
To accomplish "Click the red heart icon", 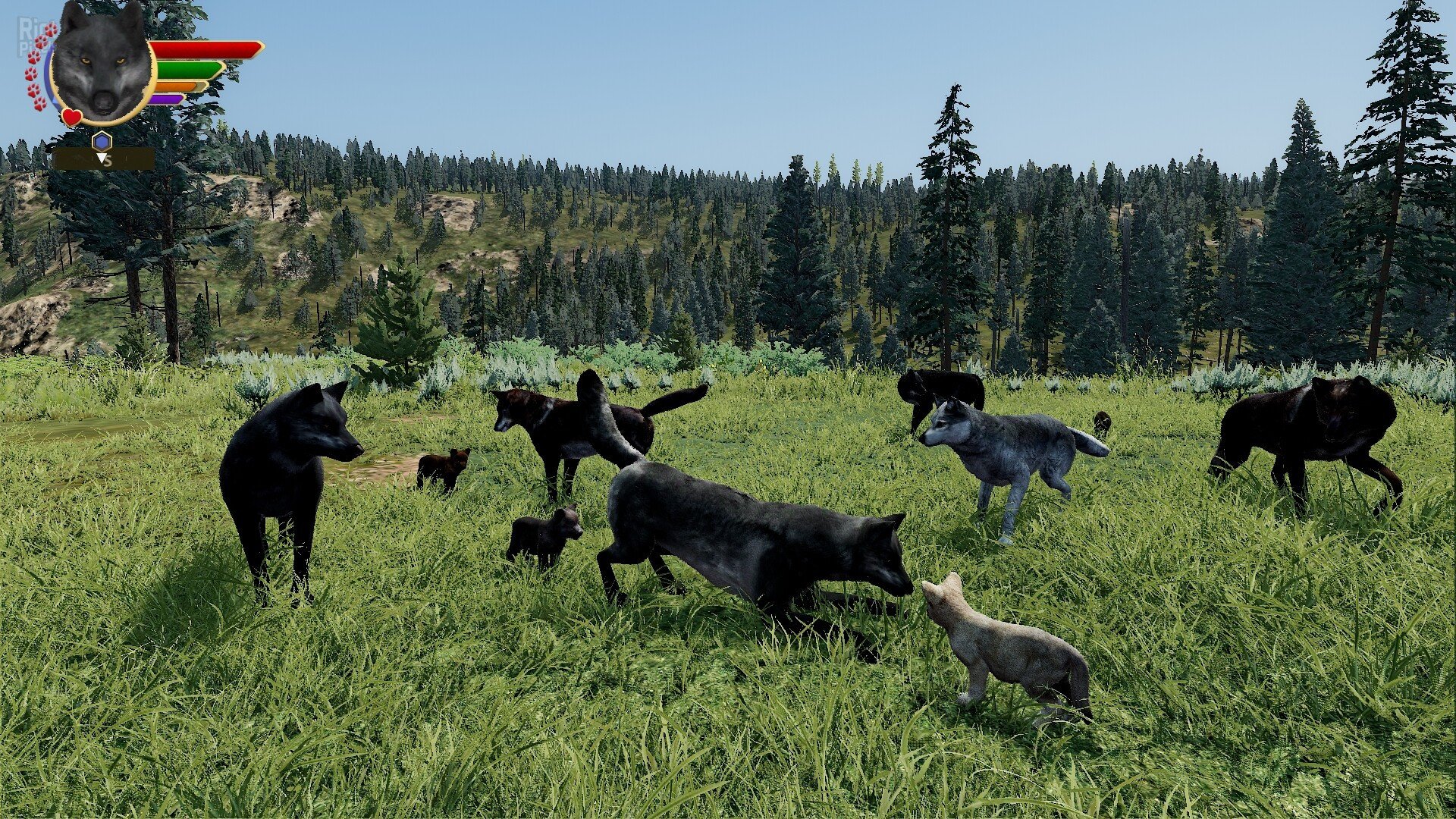I will 72,117.
